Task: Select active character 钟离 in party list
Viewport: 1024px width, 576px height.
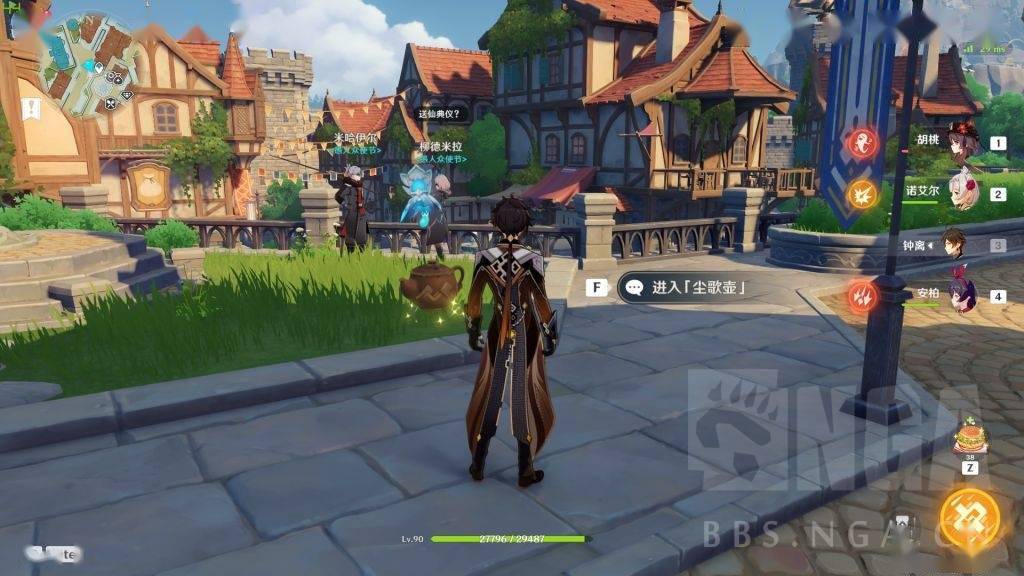Action: (x=955, y=243)
